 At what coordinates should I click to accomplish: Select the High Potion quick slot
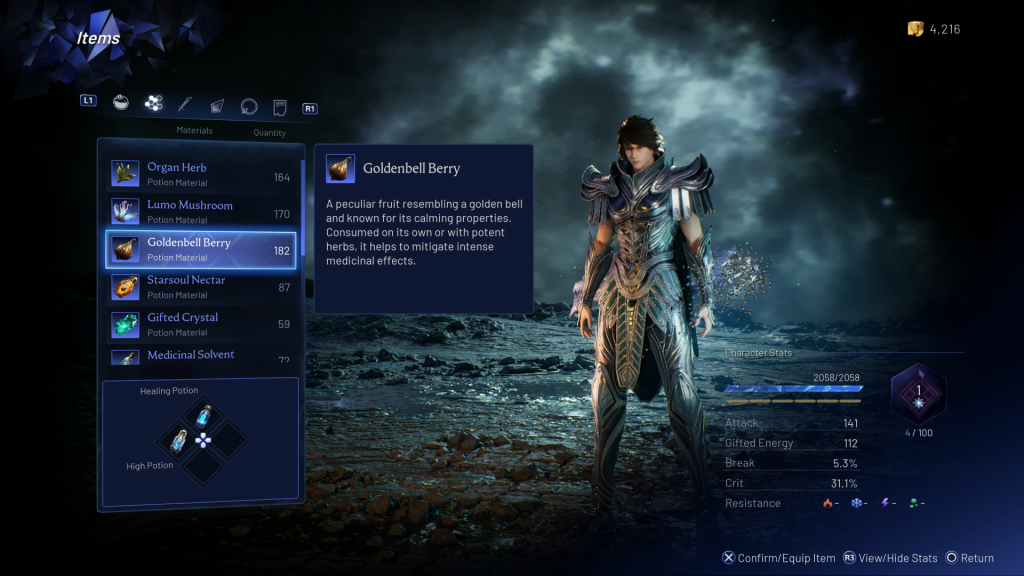(180, 439)
